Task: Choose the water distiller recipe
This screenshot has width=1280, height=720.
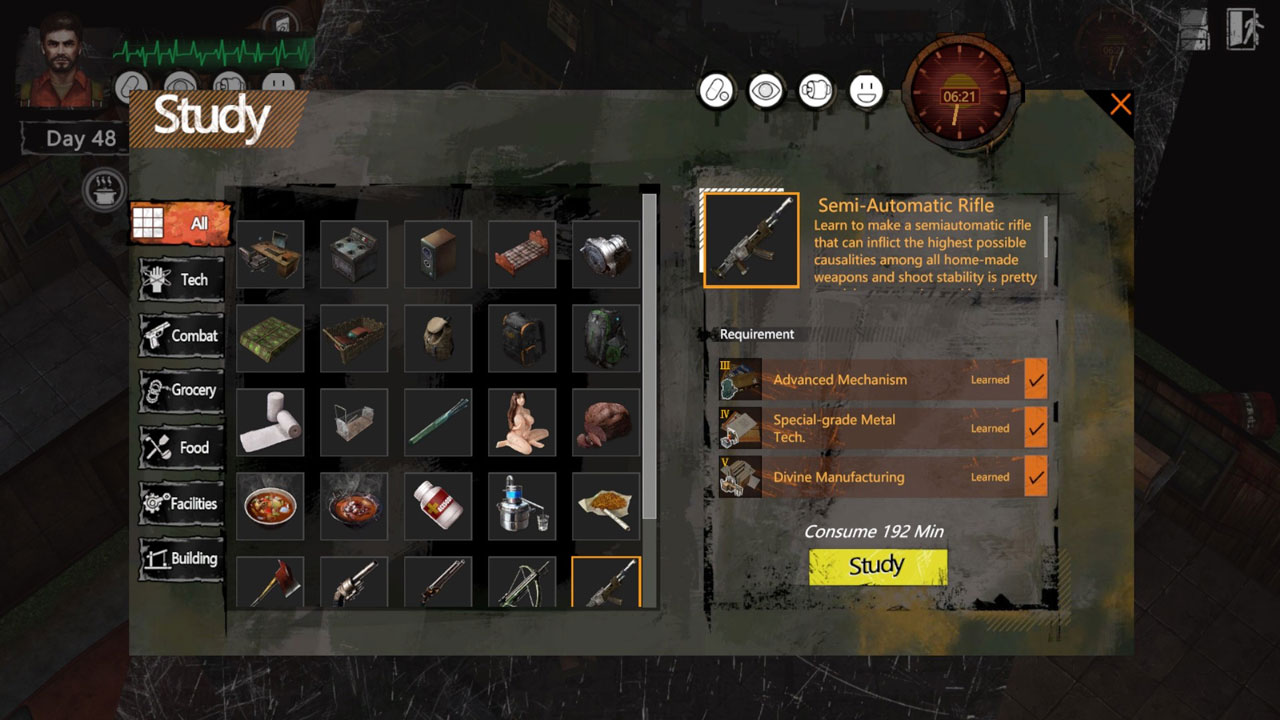Action: pos(522,507)
